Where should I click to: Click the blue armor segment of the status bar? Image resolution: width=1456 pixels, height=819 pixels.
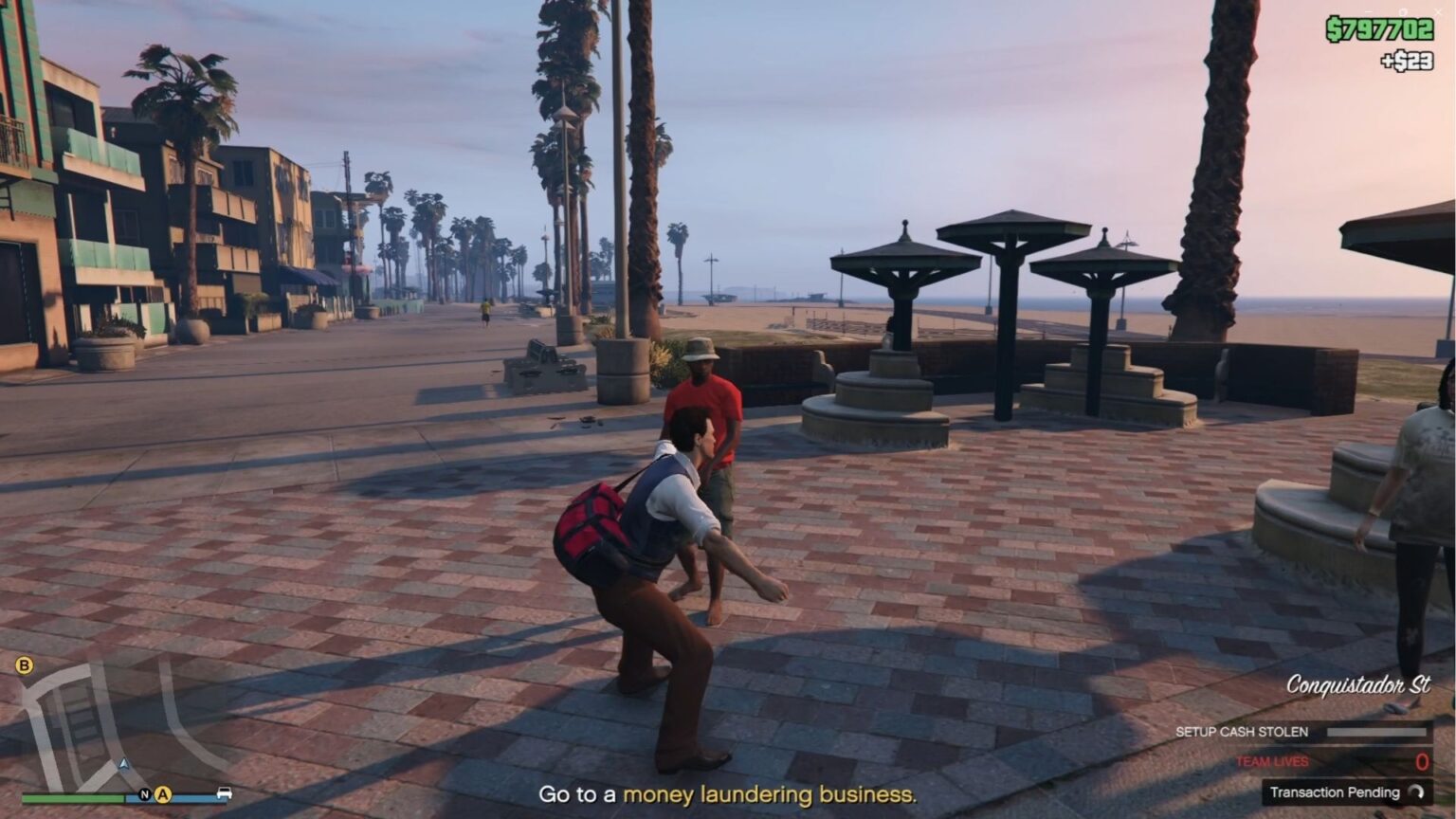tap(191, 797)
